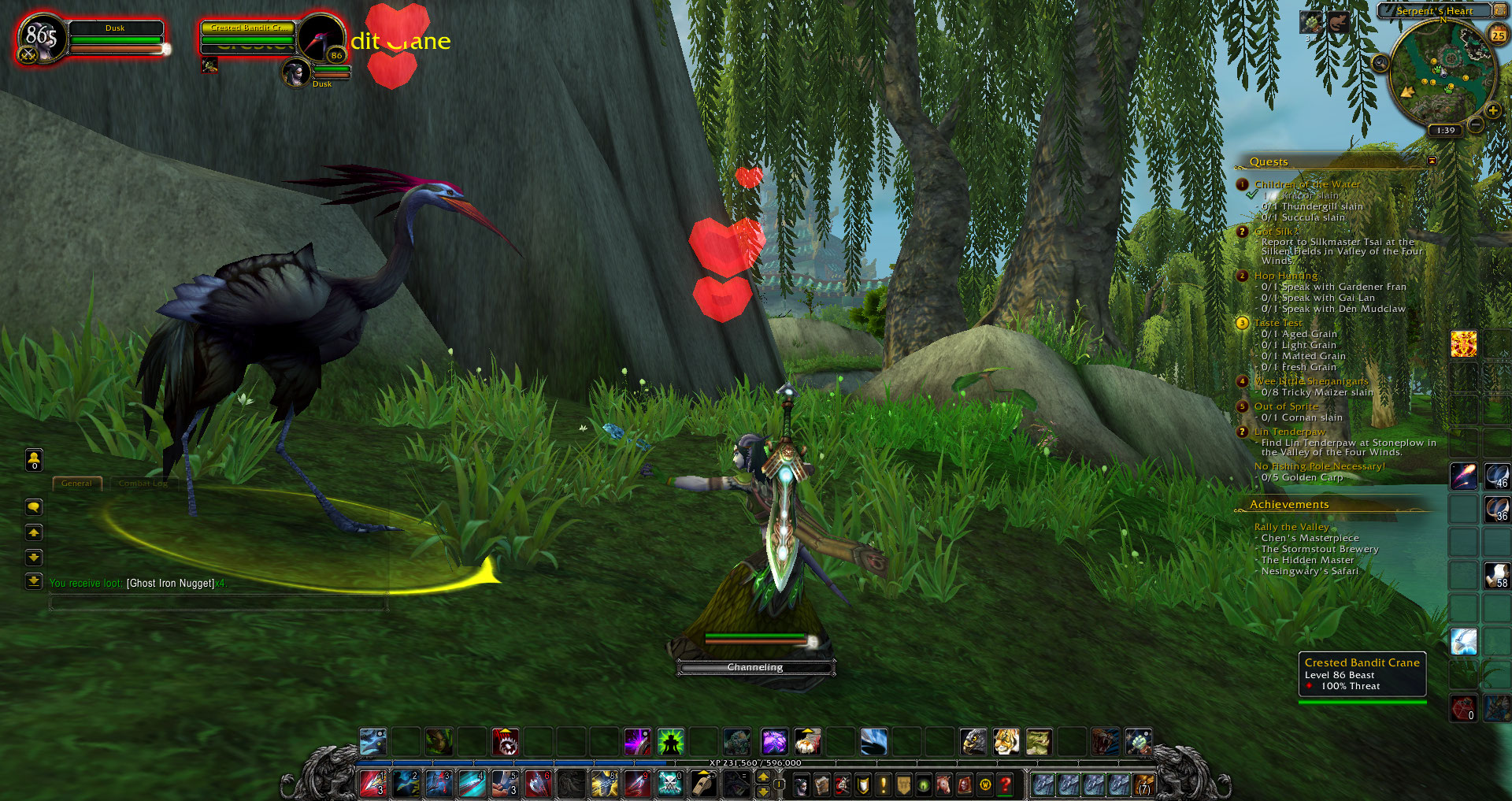Open the minimap tracking magnifier button
1512x801 pixels.
coord(1380,63)
